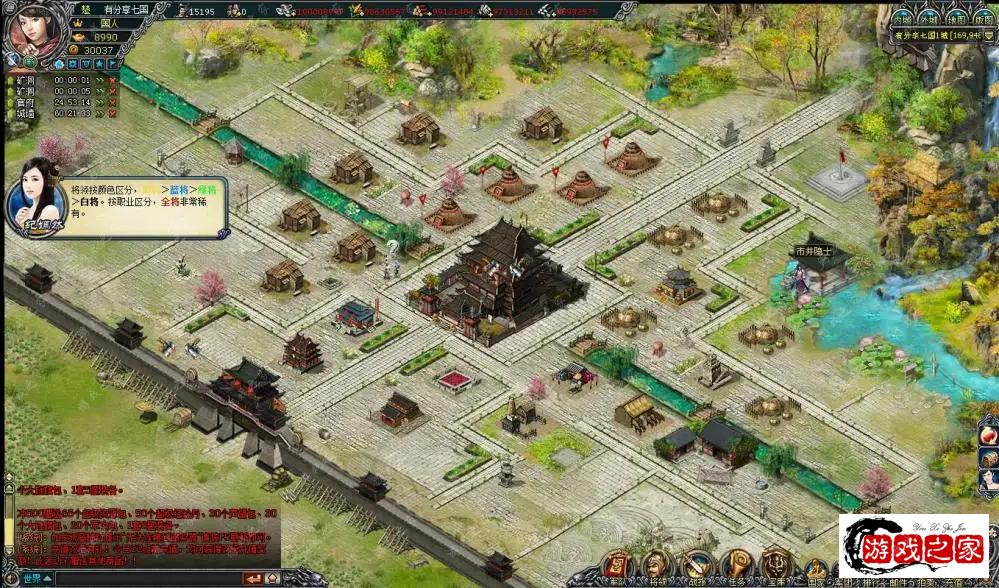The width and height of the screenshot is (999, 588).
Task: Cancel the first 矿洞 build queue entry
Action: click(x=113, y=80)
